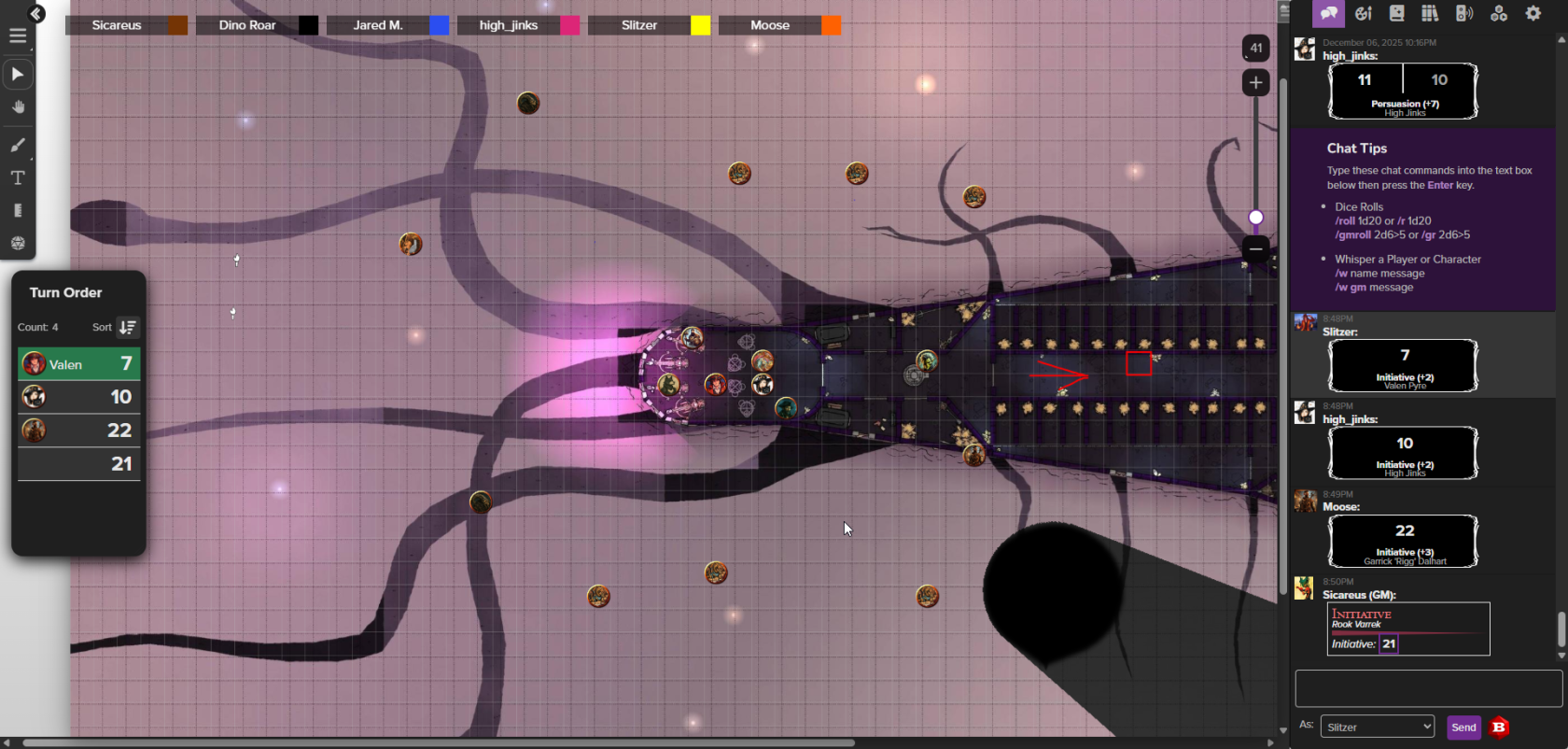Screen dimensions: 1568x749
Task: Collapse the left toolbar with the double-arrow button
Action: [36, 14]
